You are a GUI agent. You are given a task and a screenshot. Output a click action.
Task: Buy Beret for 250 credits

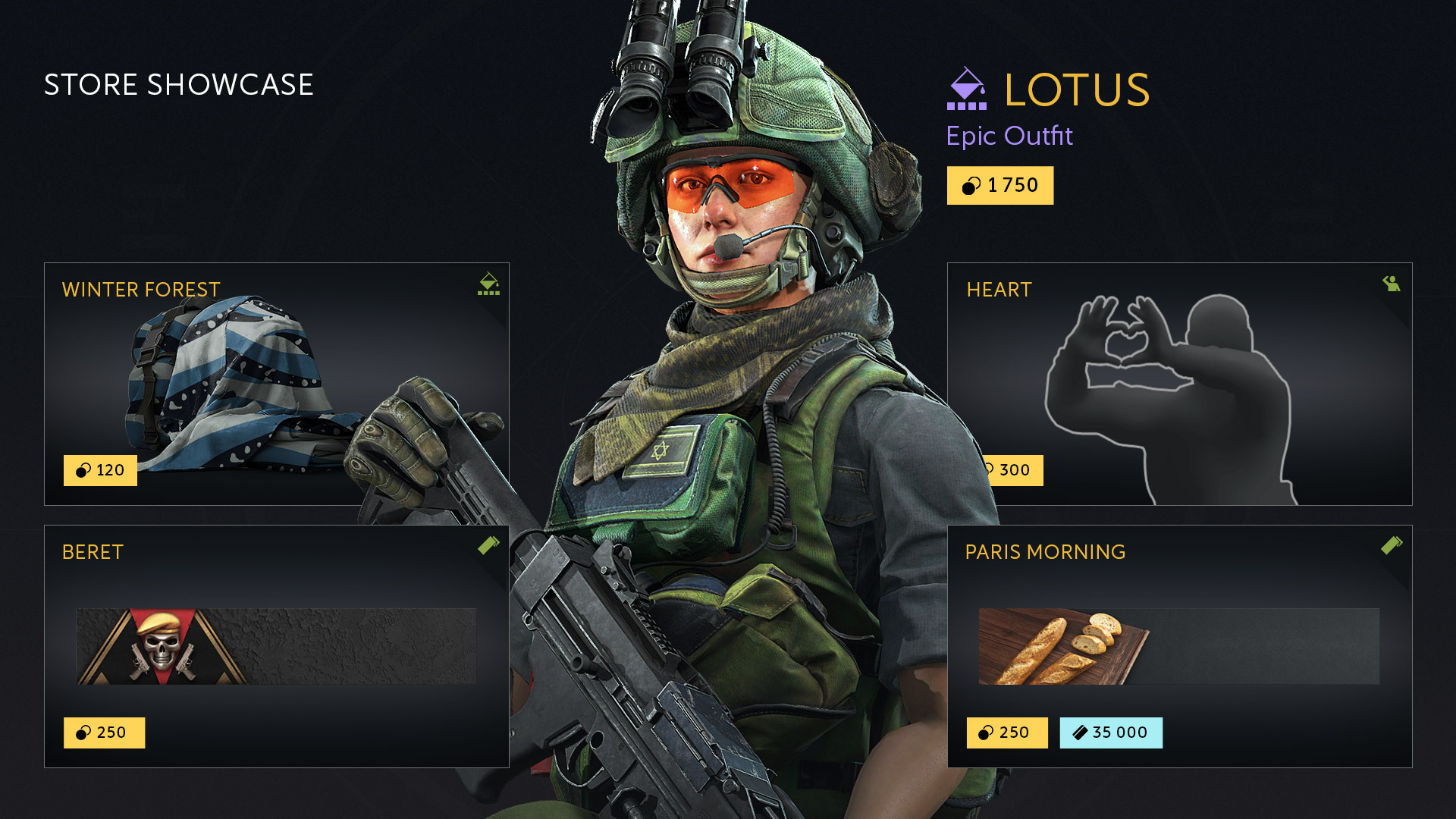point(104,733)
